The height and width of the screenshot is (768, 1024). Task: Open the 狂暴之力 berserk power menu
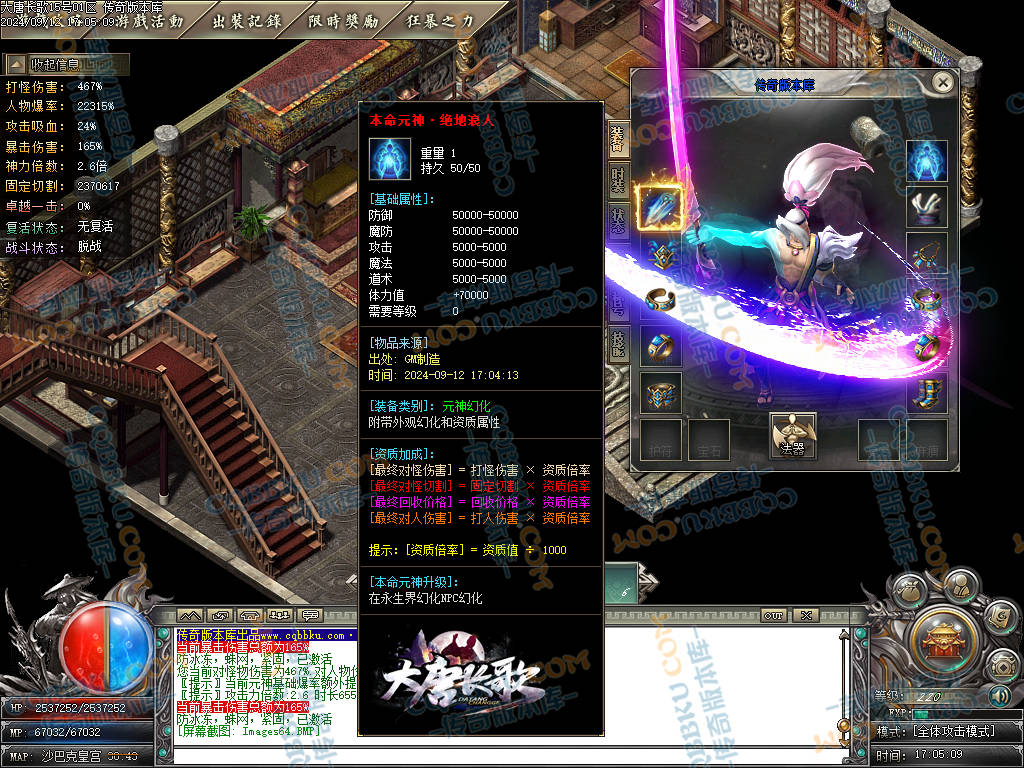coord(440,21)
